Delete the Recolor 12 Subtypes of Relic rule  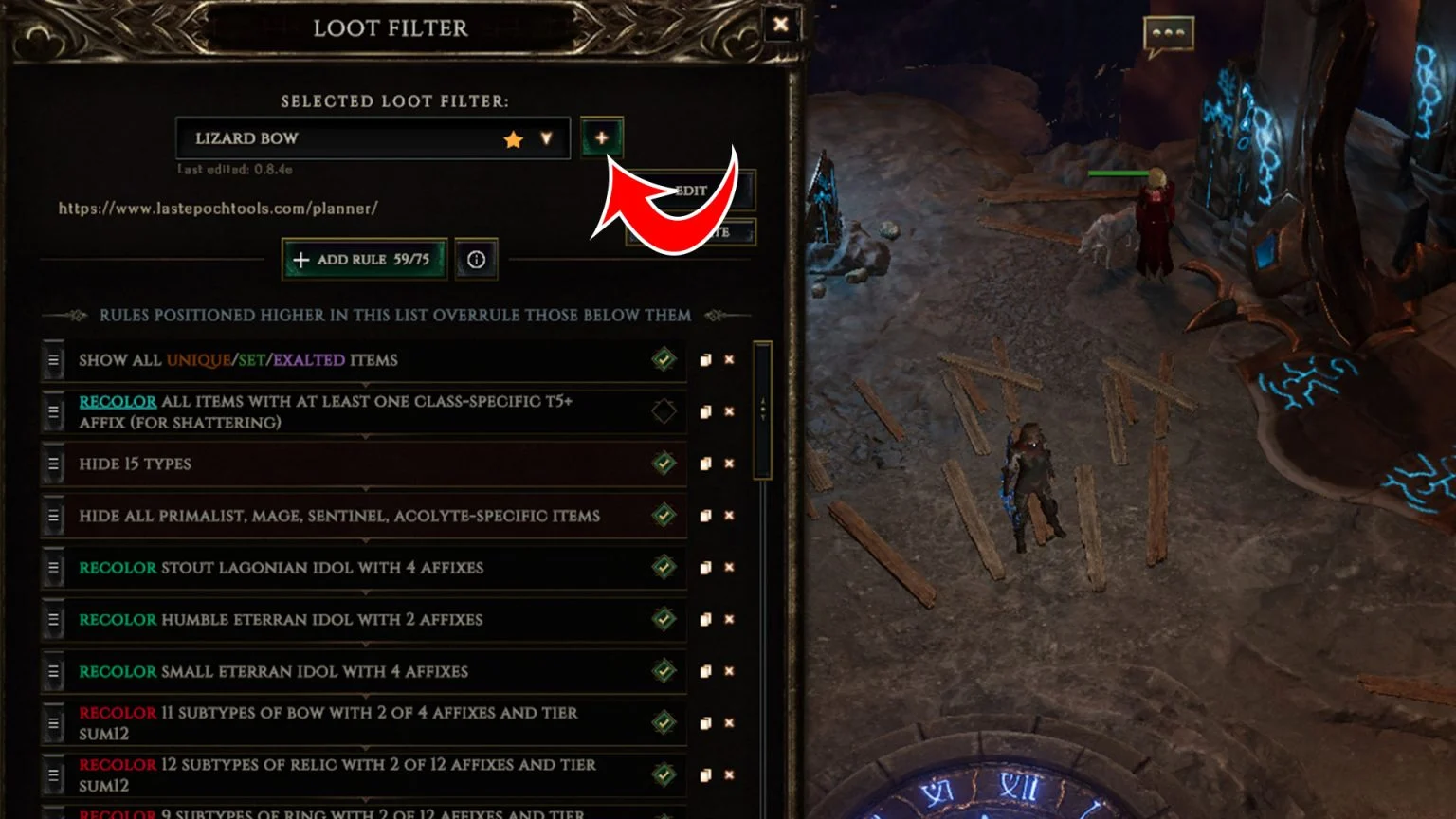728,774
